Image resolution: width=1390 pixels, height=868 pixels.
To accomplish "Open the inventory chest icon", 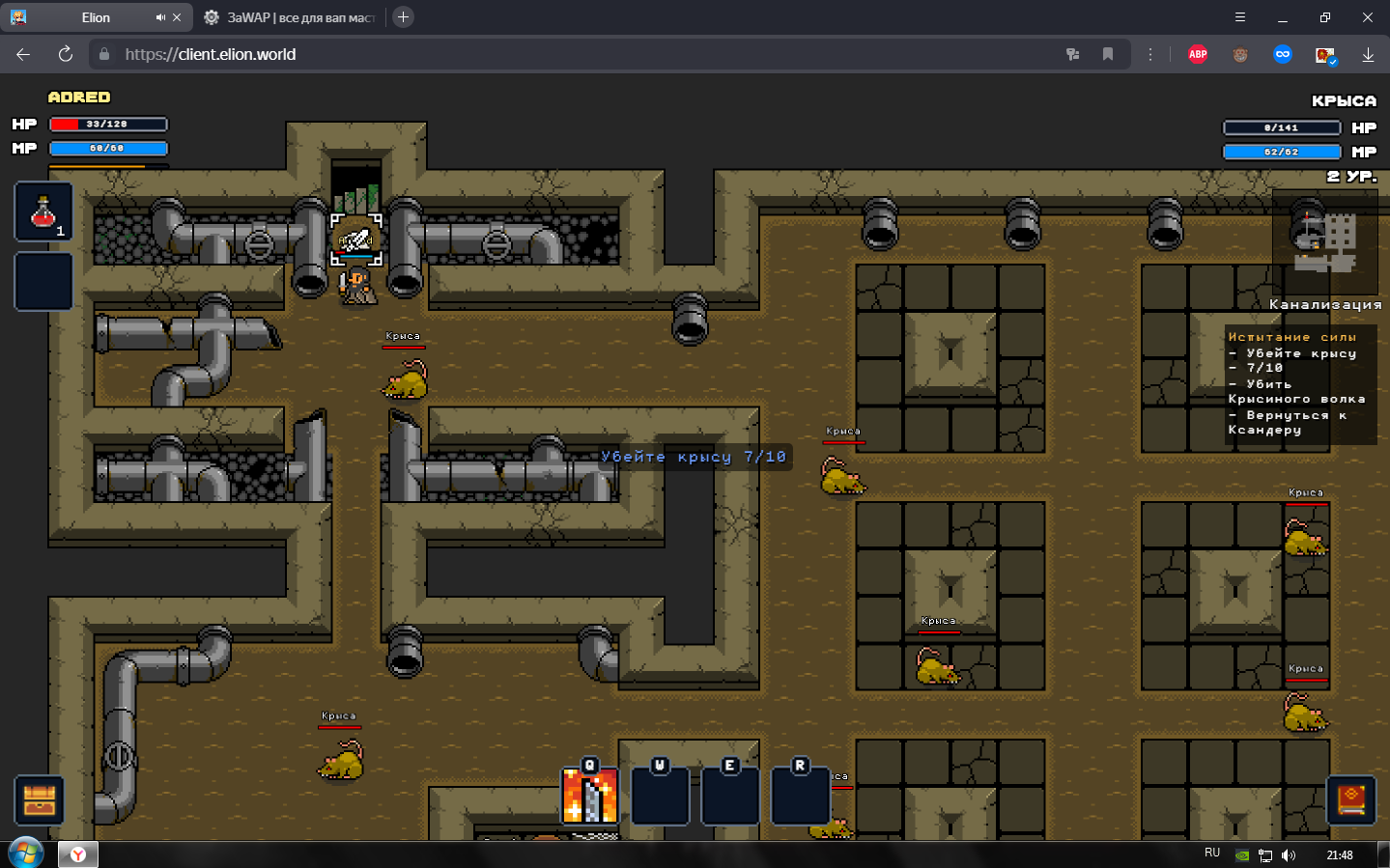I will [40, 800].
